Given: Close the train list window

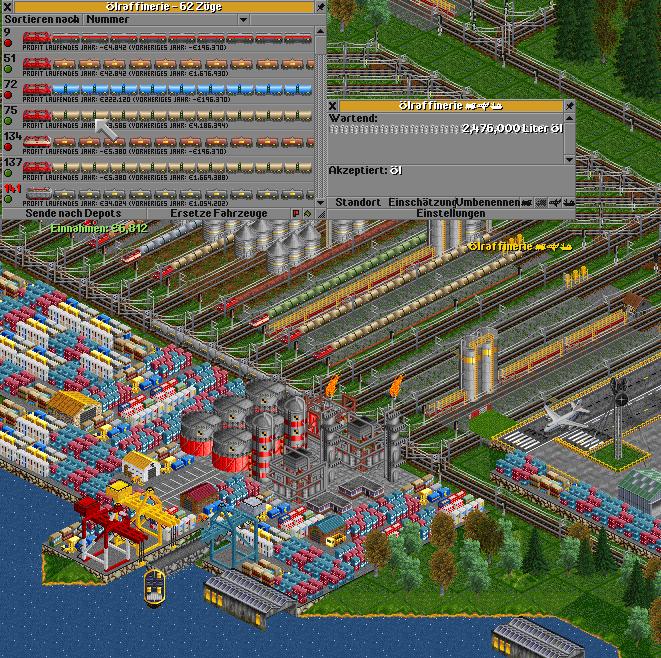Looking at the screenshot, I should coord(7,6).
